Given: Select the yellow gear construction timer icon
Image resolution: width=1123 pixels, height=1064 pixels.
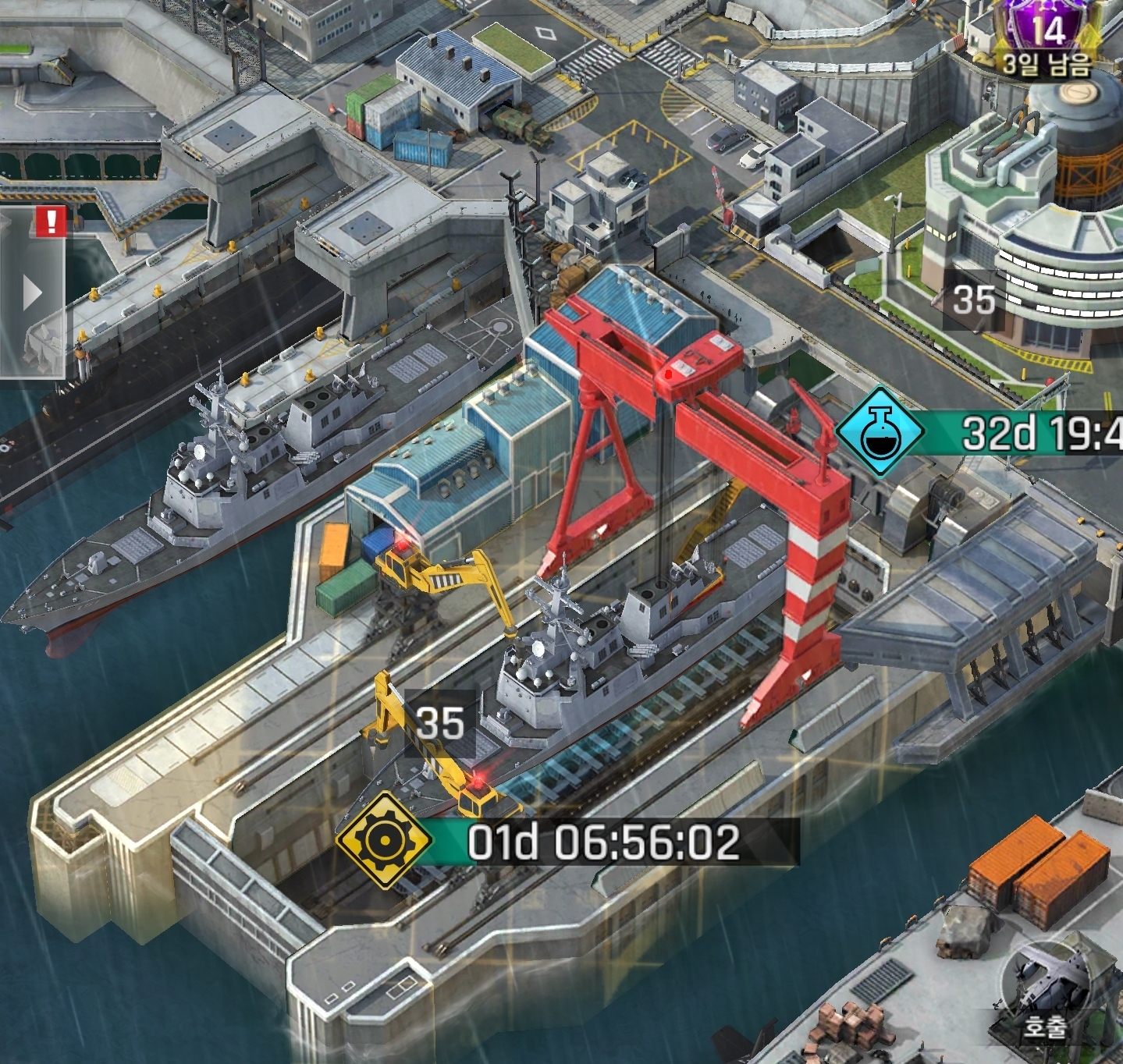Looking at the screenshot, I should (383, 840).
